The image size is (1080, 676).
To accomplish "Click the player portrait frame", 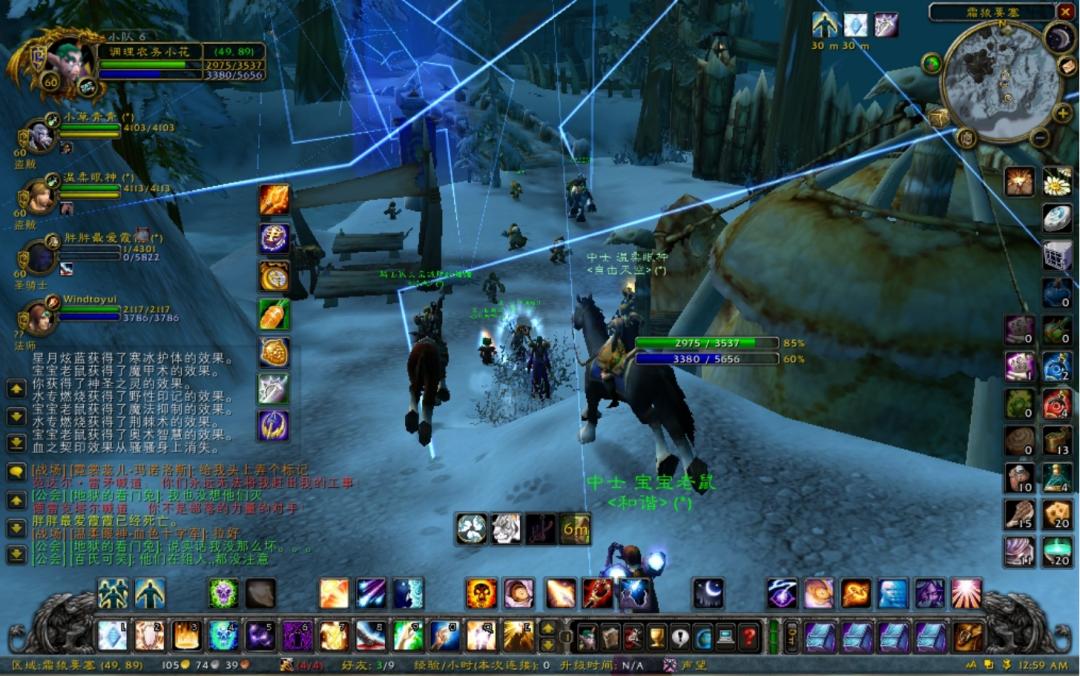I will 65,60.
